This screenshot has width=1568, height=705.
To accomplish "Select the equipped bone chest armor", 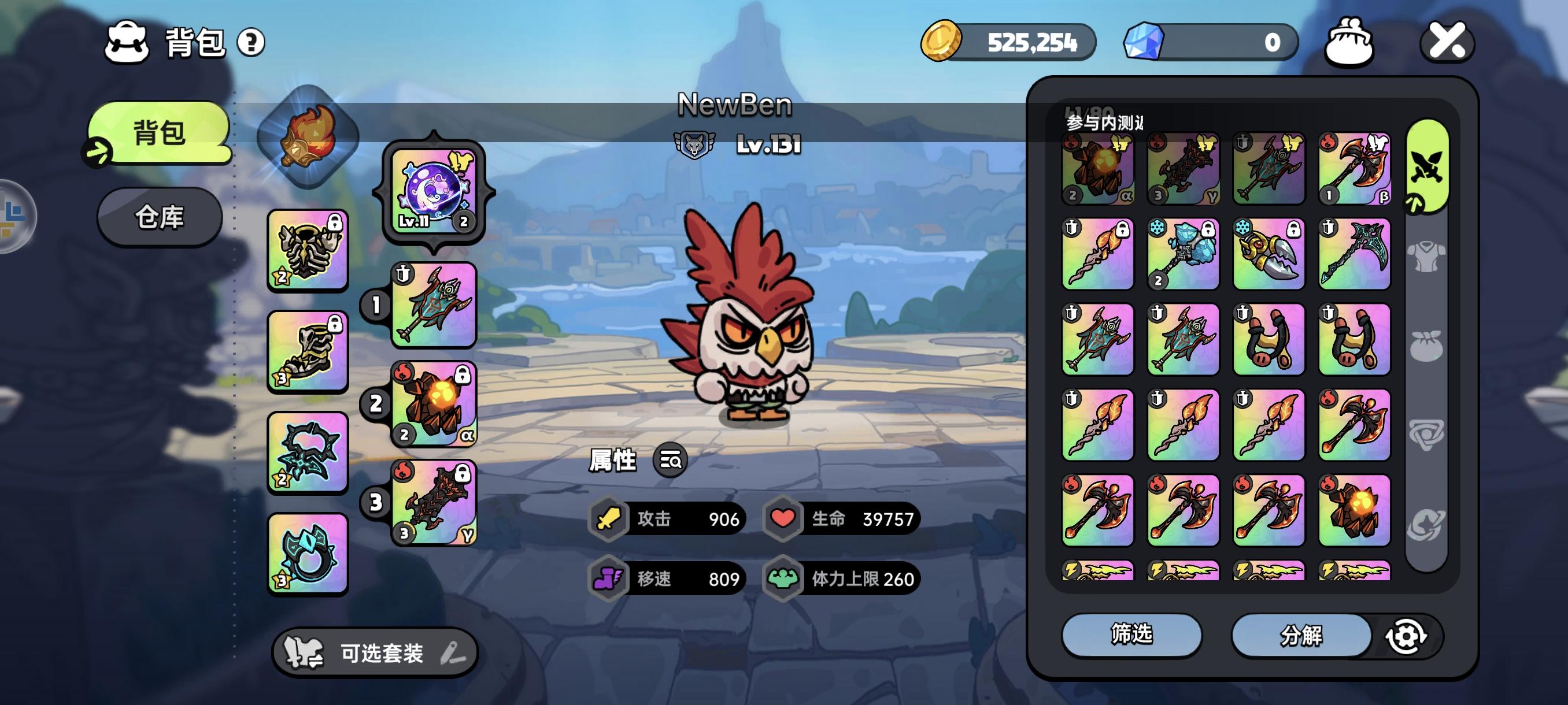I will (x=308, y=250).
